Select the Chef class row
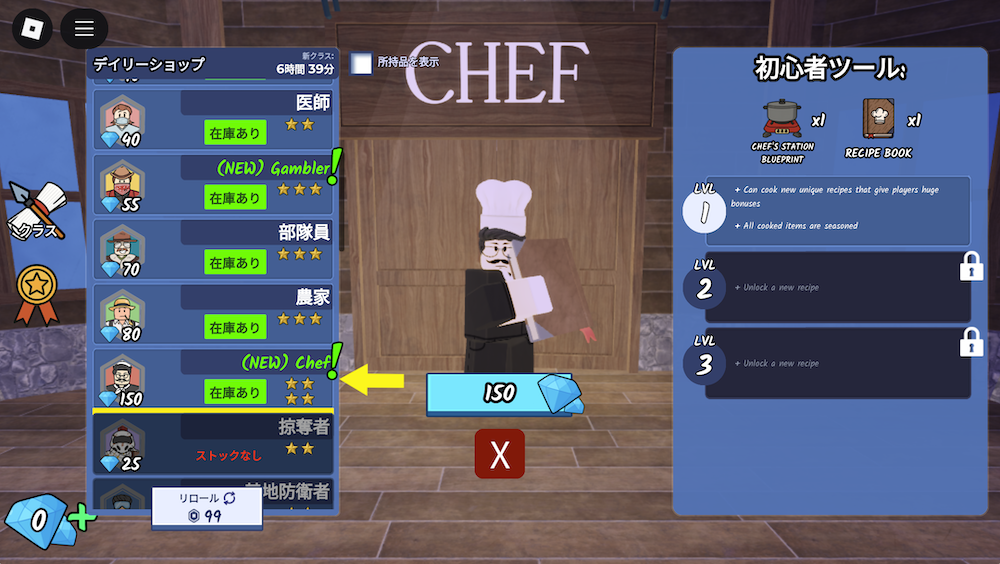The width and height of the screenshot is (1000, 564). (x=215, y=378)
